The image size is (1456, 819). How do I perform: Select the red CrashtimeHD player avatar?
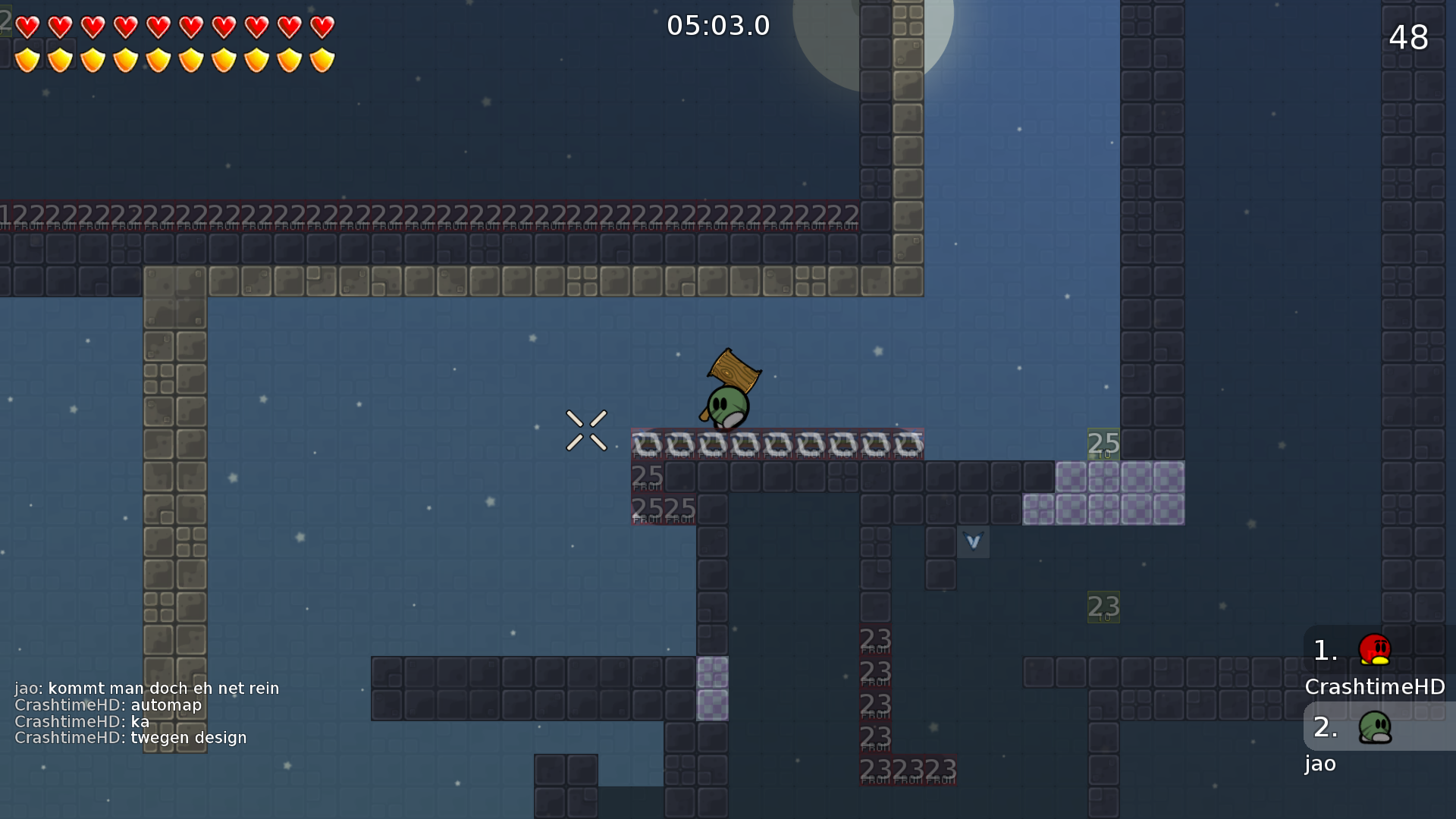coord(1375,649)
